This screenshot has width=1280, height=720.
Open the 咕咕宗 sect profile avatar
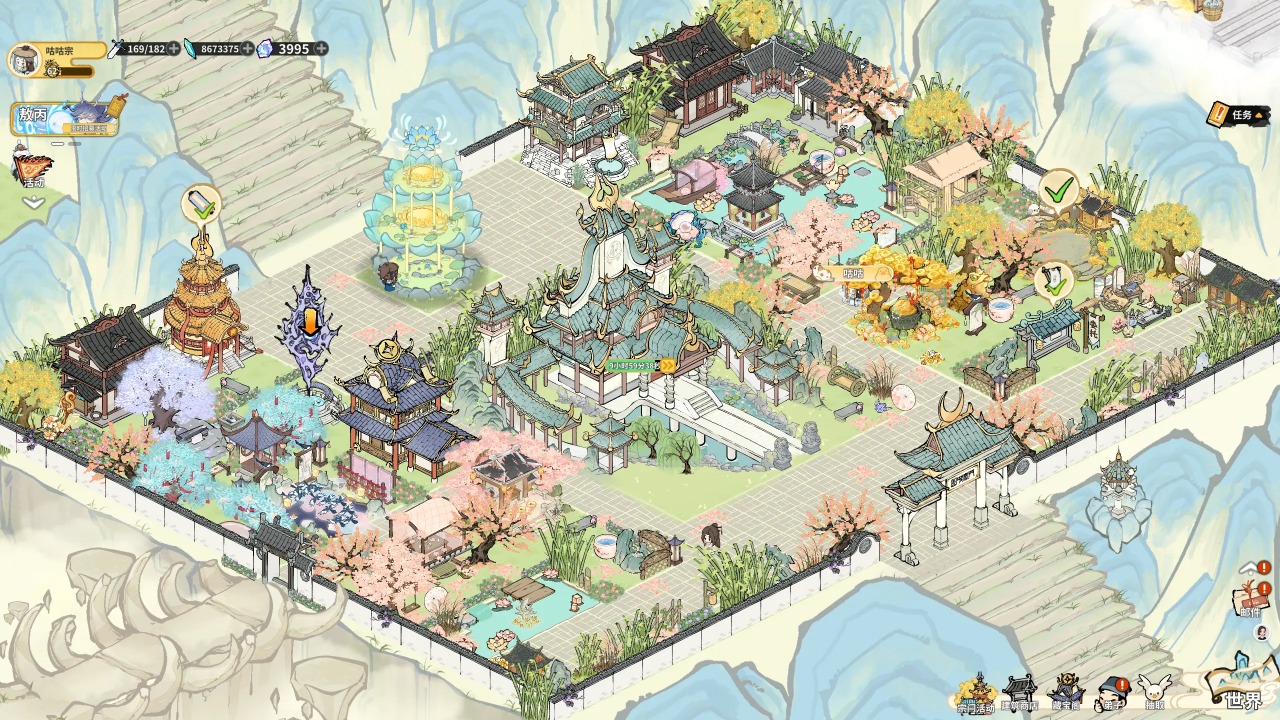[x=24, y=59]
